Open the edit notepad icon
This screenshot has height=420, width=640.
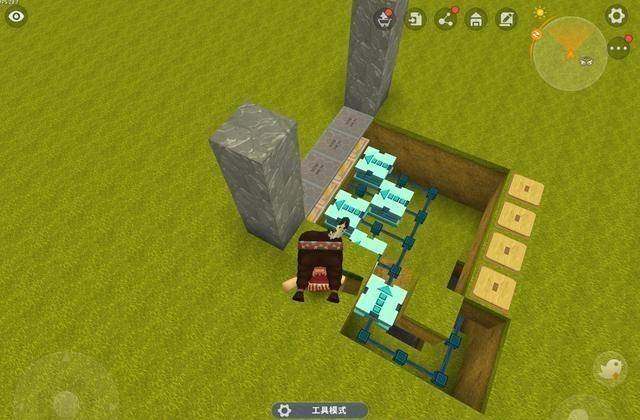pyautogui.click(x=507, y=18)
